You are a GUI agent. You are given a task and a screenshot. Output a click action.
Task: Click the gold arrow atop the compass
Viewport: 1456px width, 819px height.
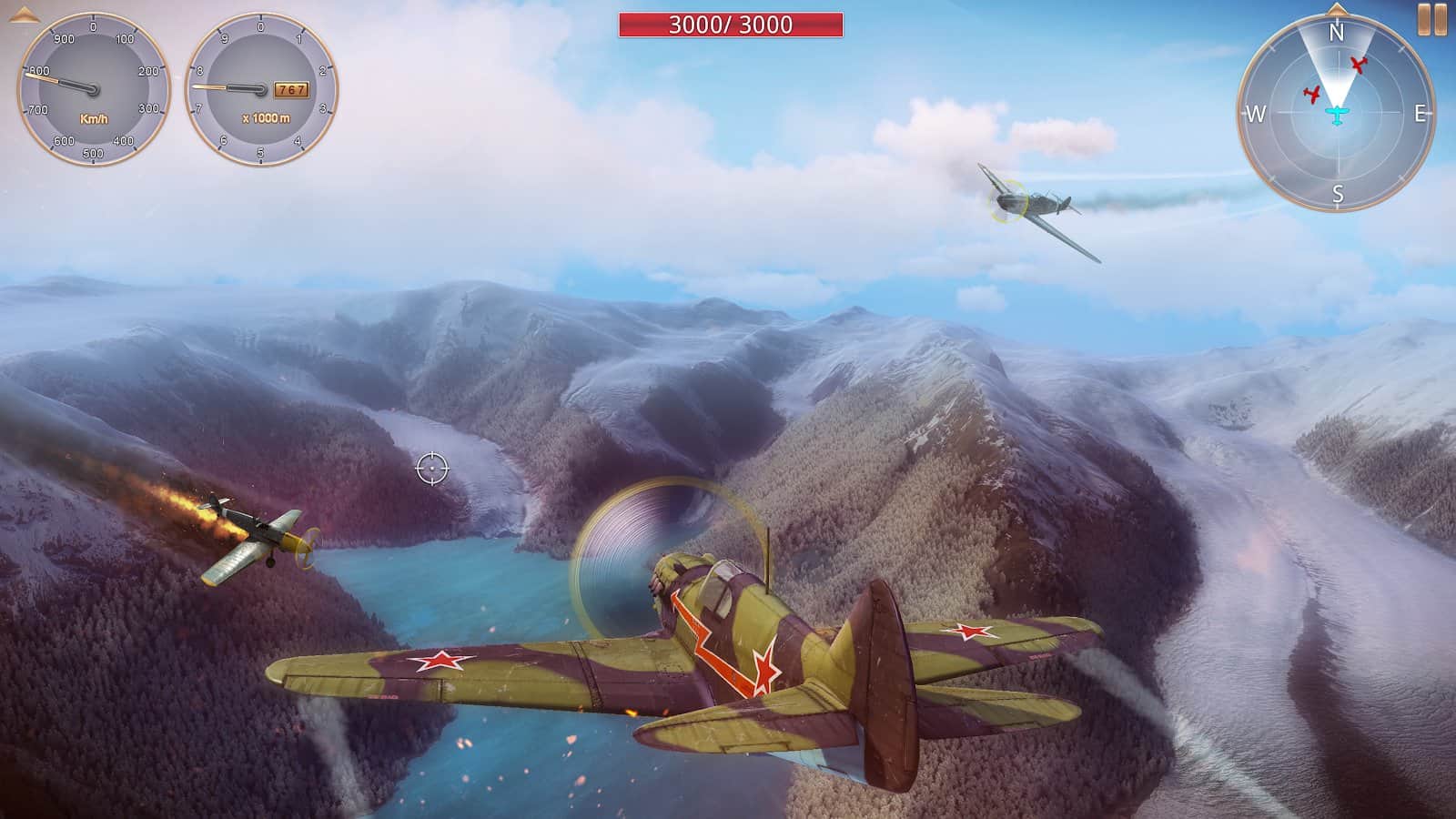tap(1336, 10)
